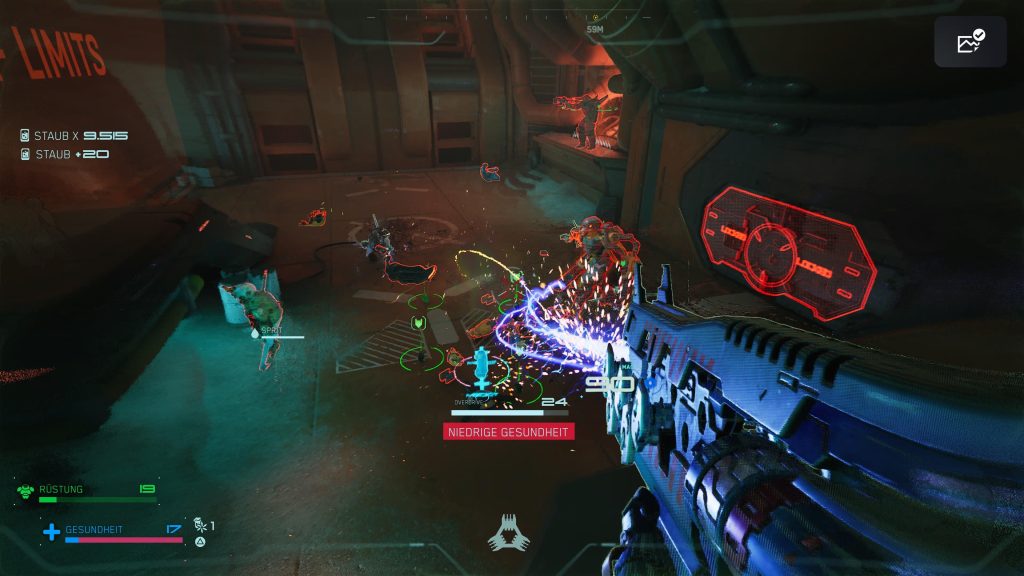Click the extra life icon beside health

(200, 525)
